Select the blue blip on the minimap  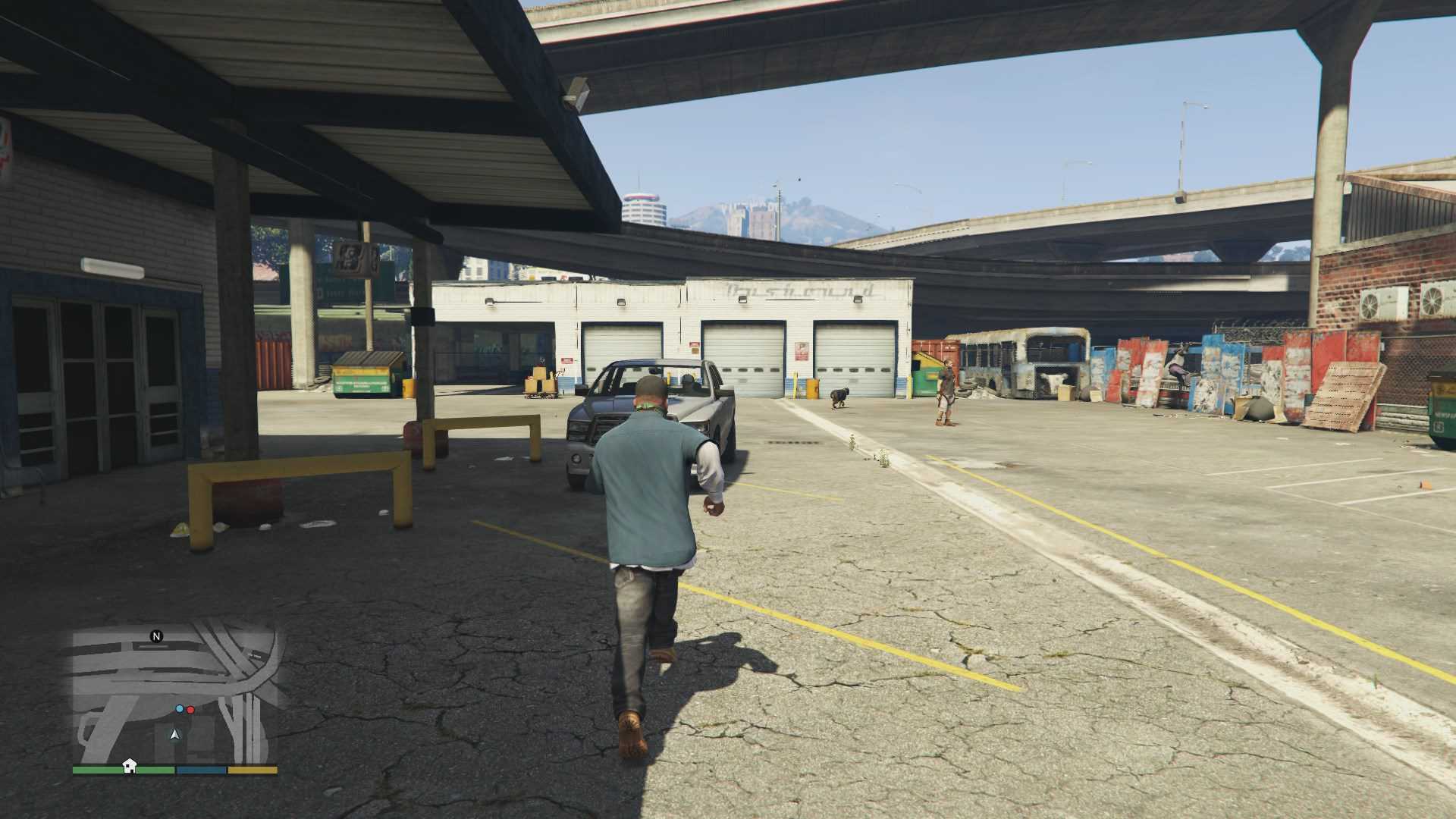pos(180,709)
